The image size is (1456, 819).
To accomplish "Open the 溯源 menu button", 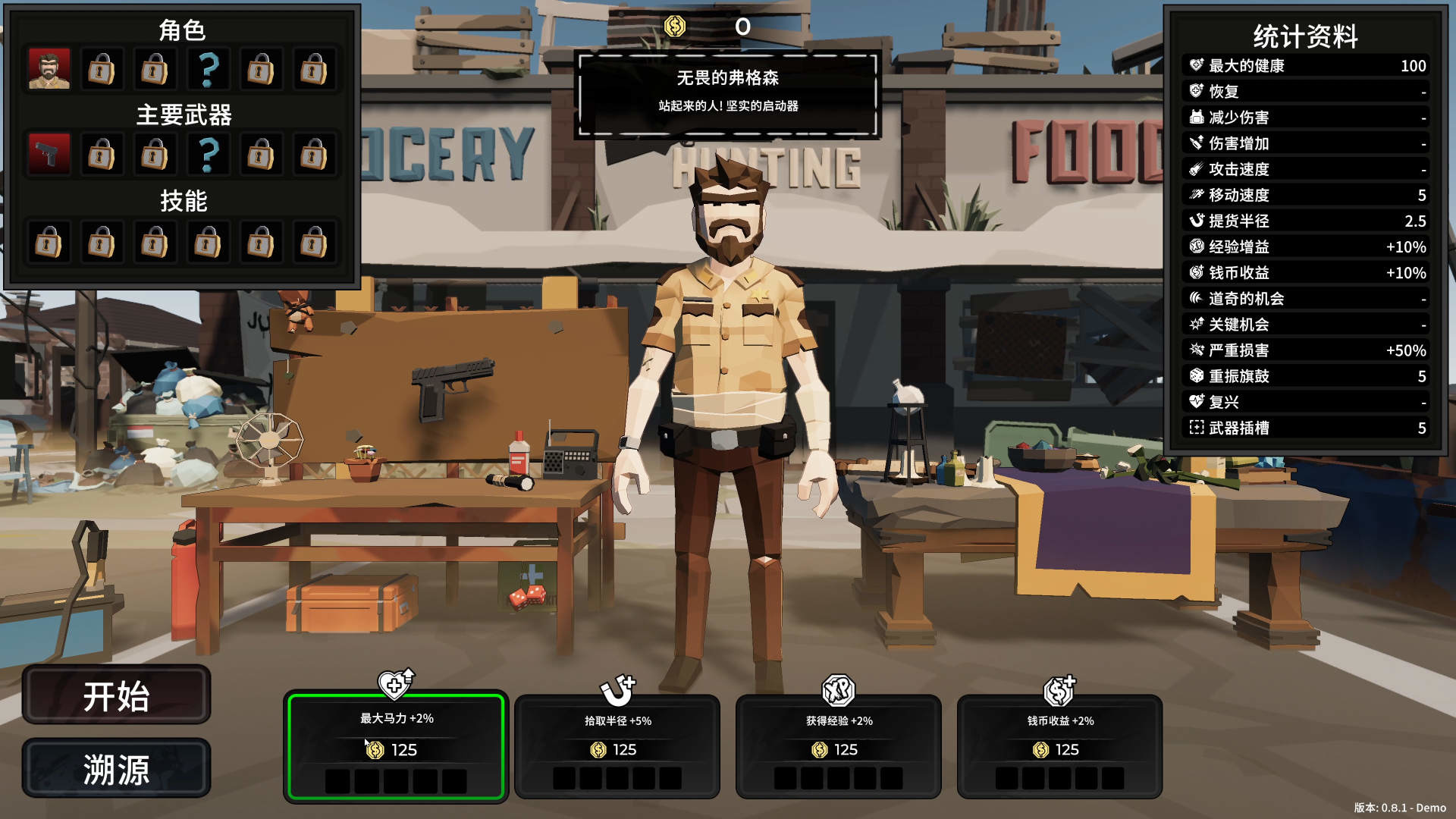I will tap(116, 768).
